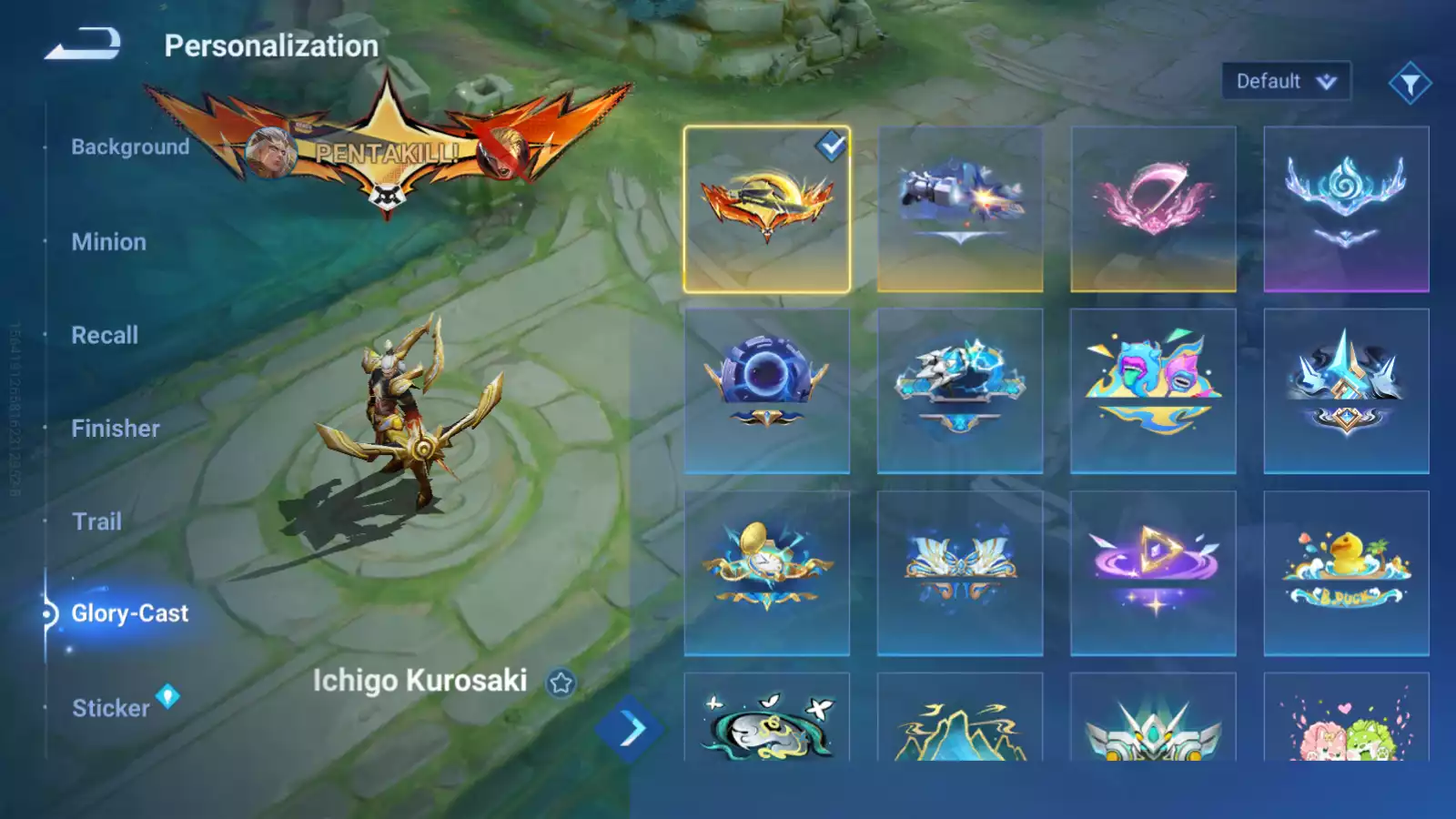Select the Recall category
The height and width of the screenshot is (819, 1456).
click(x=106, y=335)
